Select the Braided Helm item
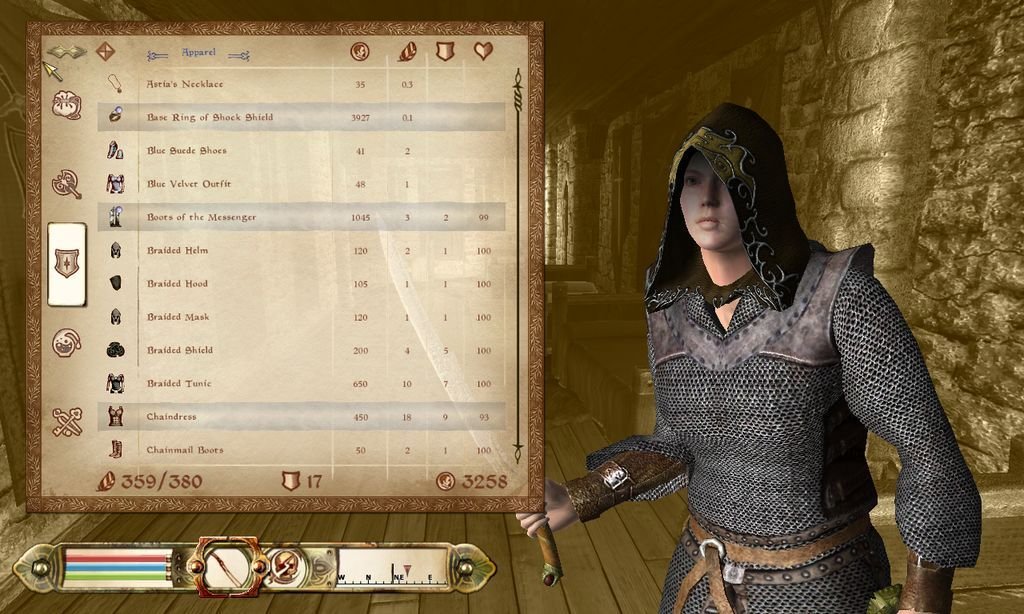The width and height of the screenshot is (1024, 614). (178, 250)
